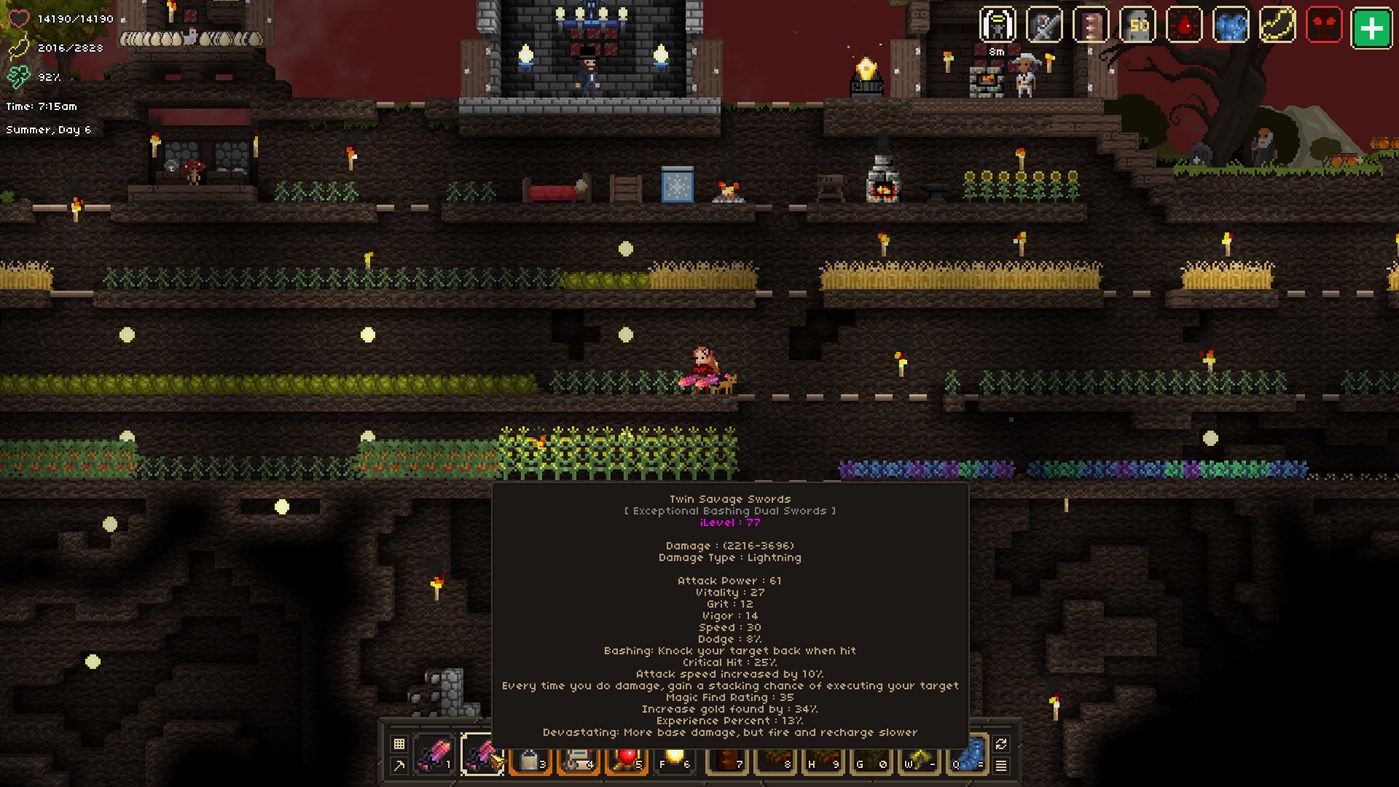Toggle the inventory grid icon near hotbar
The image size is (1399, 787).
(x=397, y=742)
